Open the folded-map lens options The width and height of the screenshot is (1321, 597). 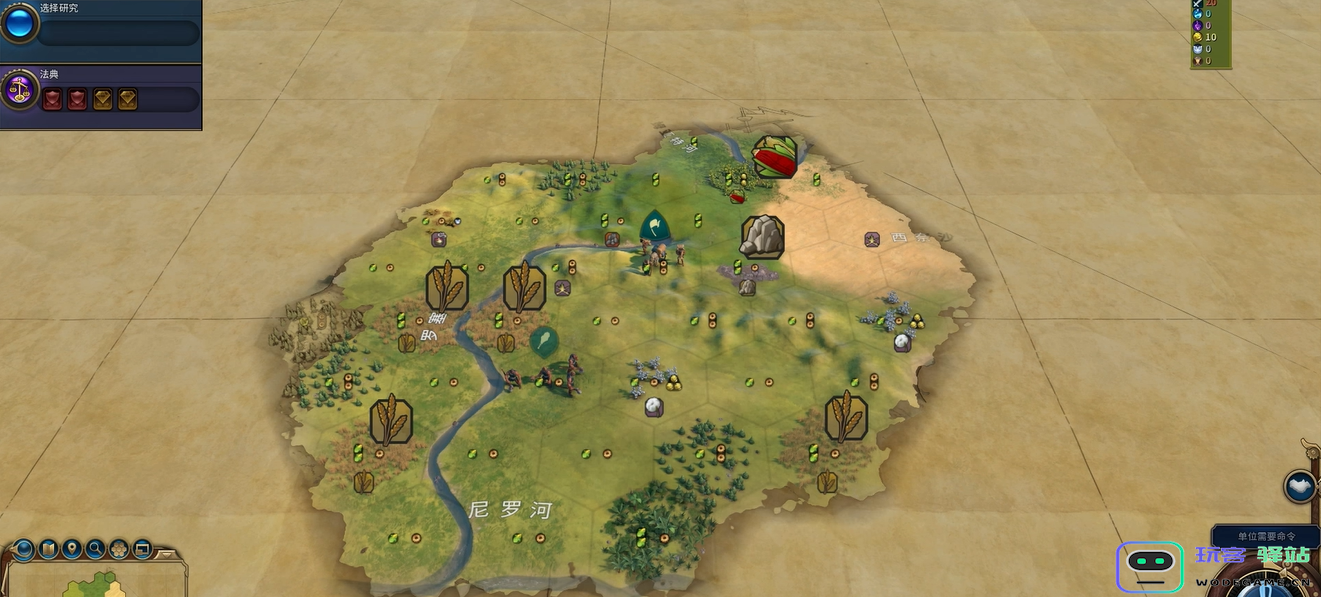47,549
